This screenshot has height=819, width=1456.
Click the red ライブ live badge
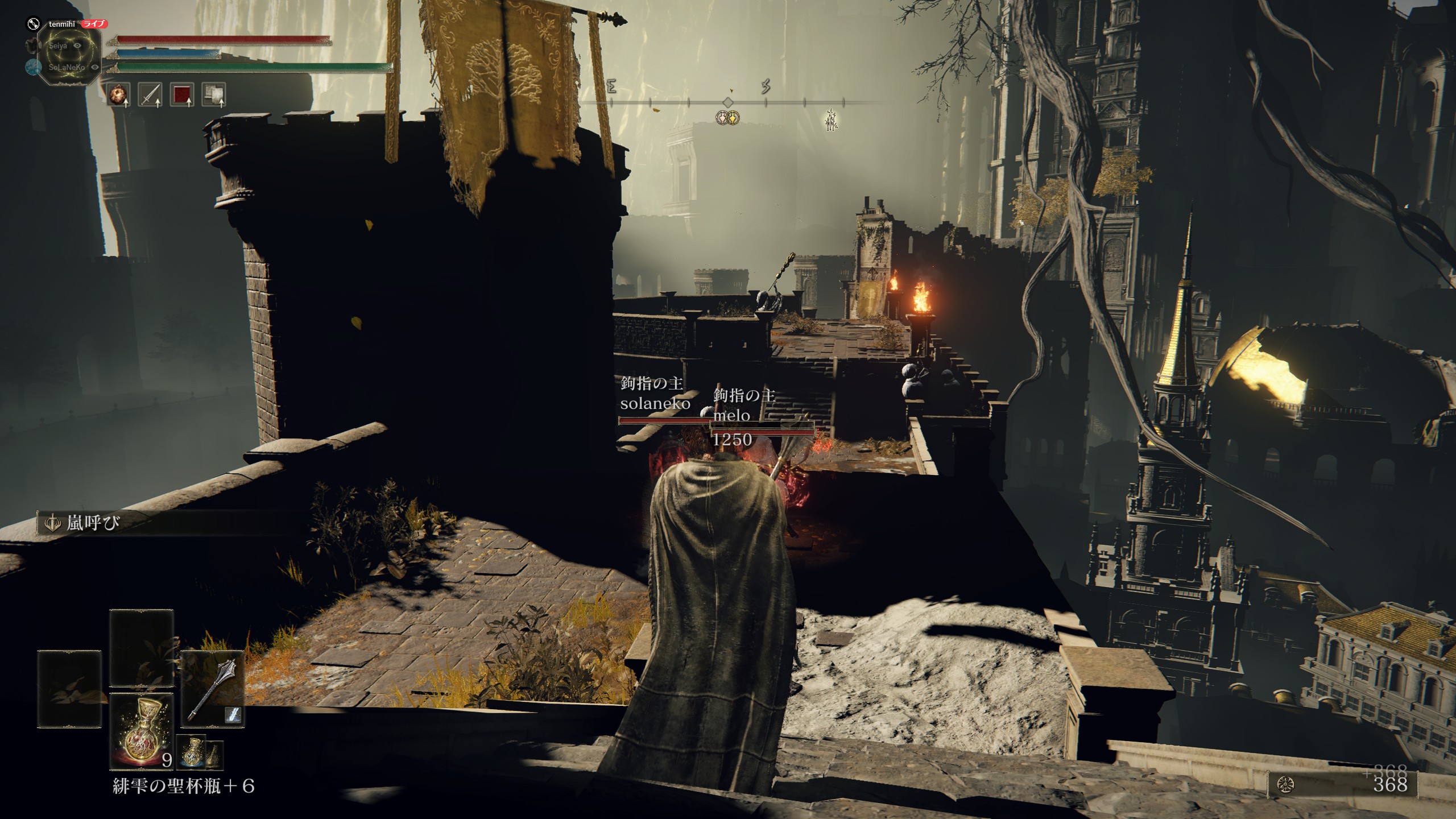(x=94, y=24)
